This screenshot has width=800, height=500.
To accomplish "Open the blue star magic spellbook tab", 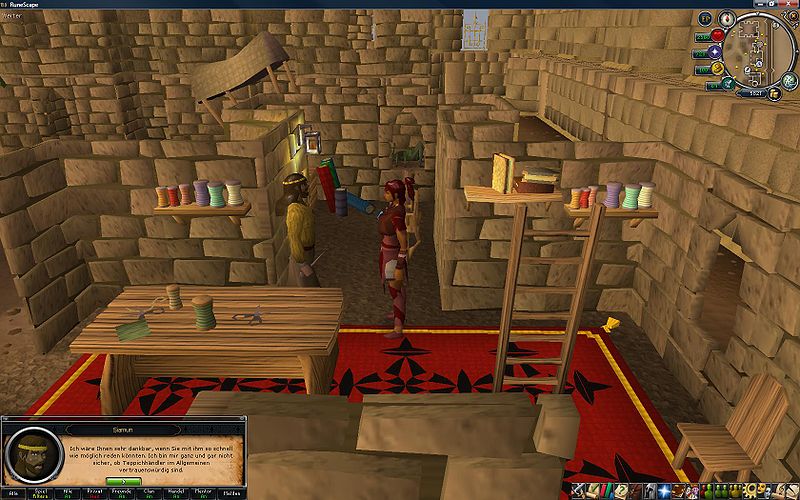I will click(661, 490).
